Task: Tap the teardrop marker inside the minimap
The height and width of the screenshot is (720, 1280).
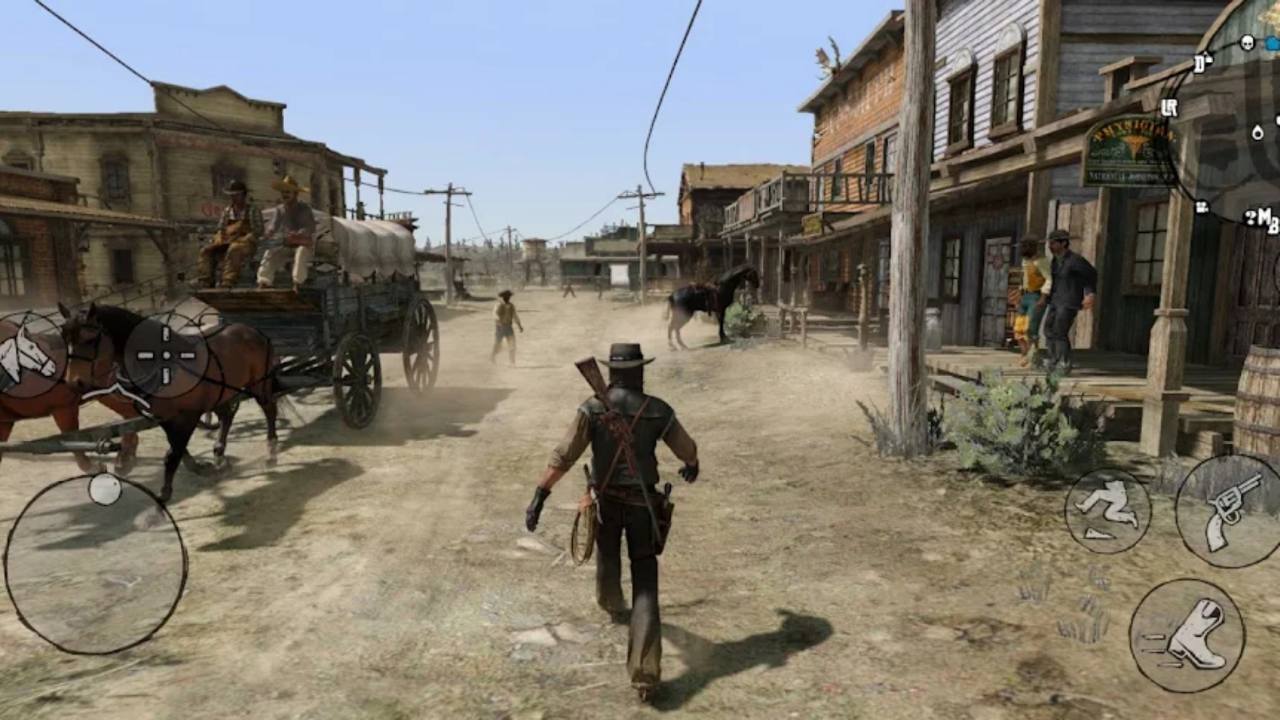Action: point(1258,134)
